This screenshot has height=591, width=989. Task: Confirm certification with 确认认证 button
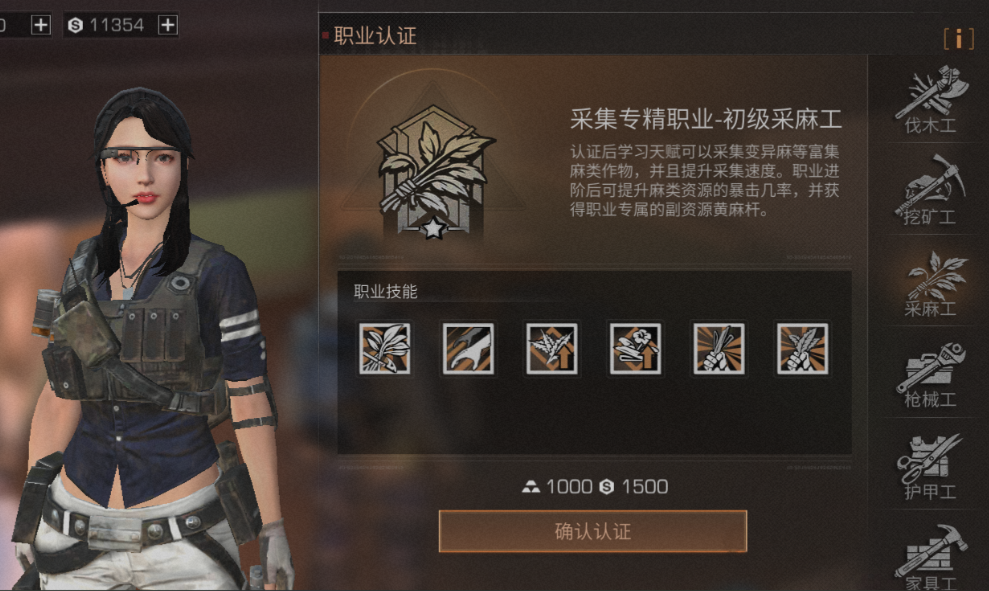(592, 531)
